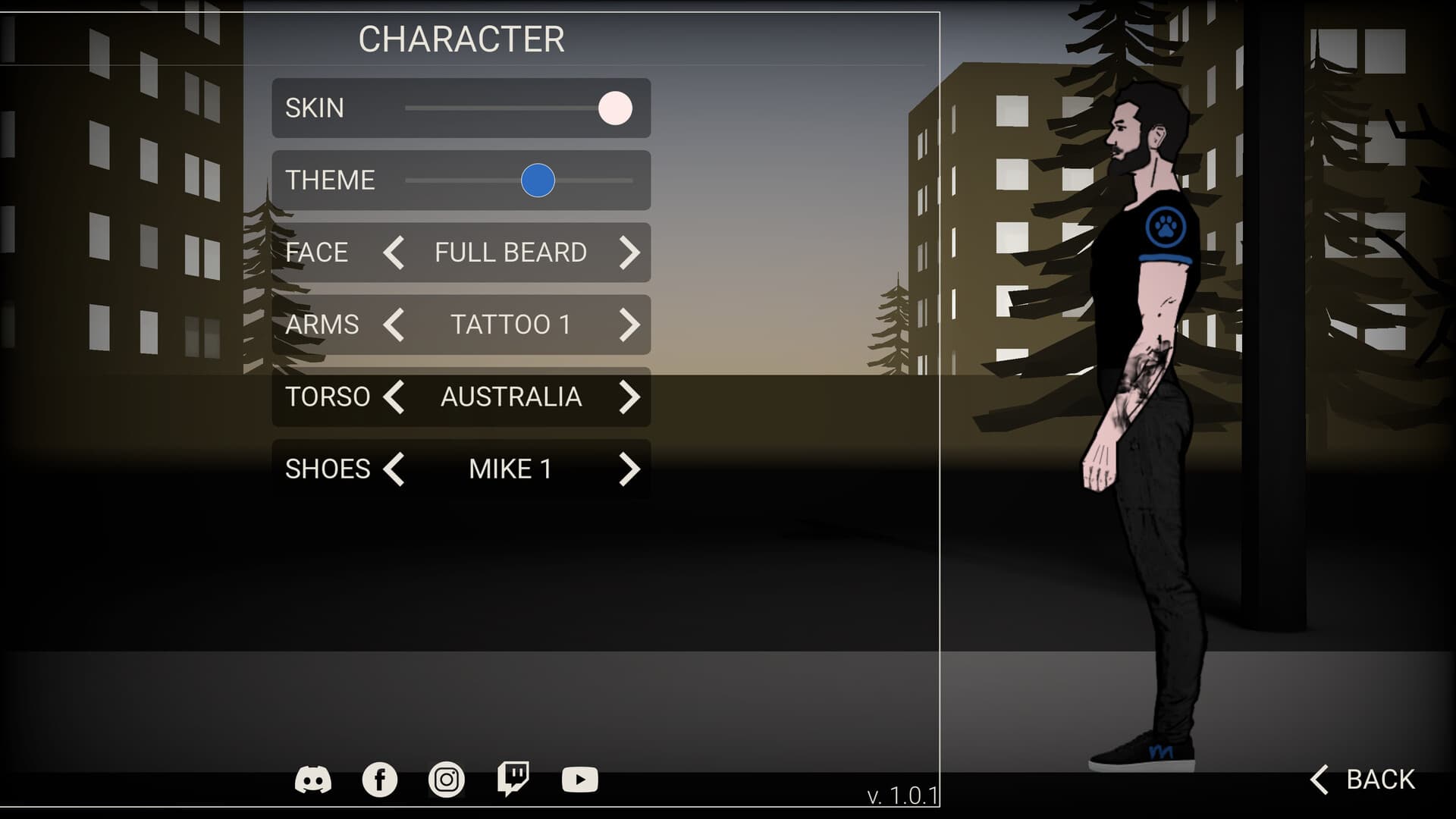Click the Twitch icon
The image size is (1456, 819).
tap(514, 777)
